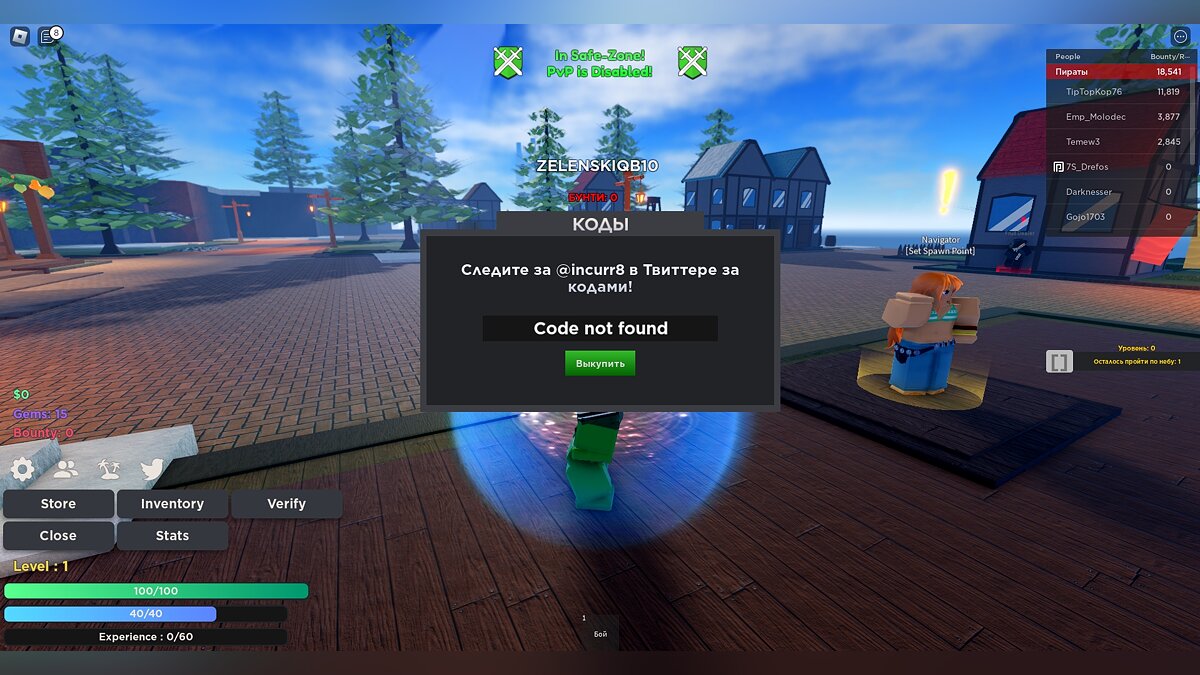1200x675 pixels.
Task: Select Emp_Molodec in the leaderboard
Action: click(1095, 117)
